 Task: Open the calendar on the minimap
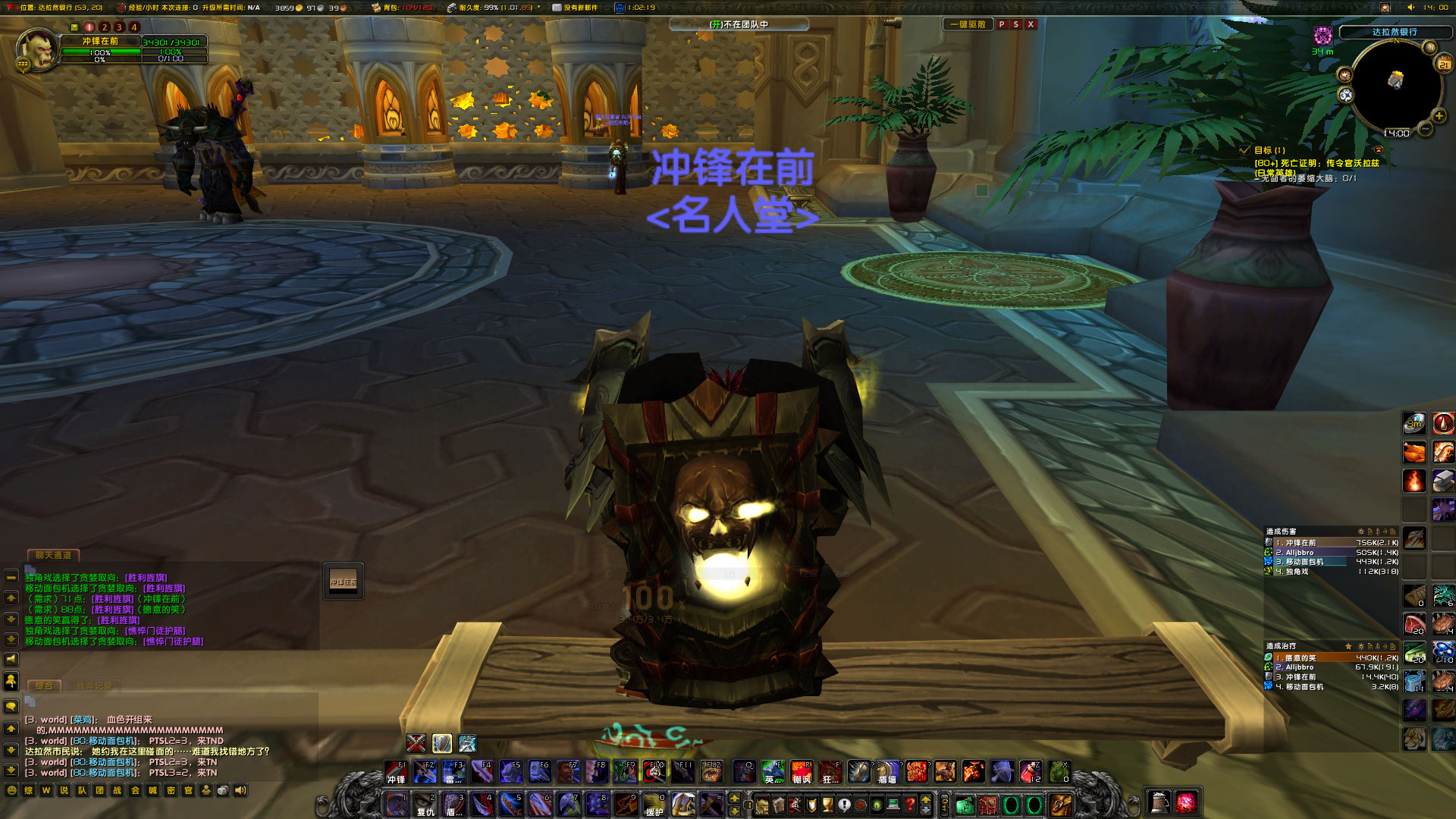tap(1444, 63)
